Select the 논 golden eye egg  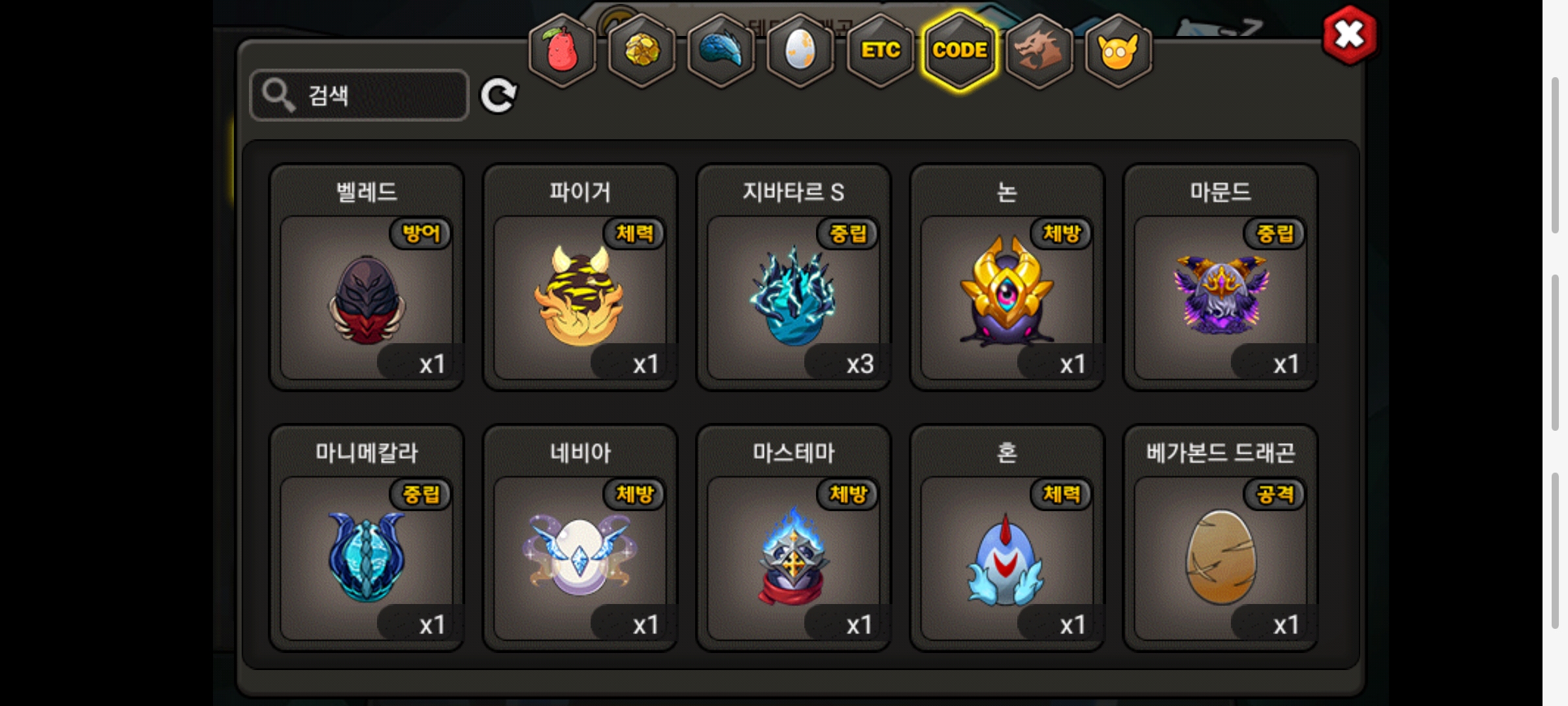click(x=1007, y=297)
